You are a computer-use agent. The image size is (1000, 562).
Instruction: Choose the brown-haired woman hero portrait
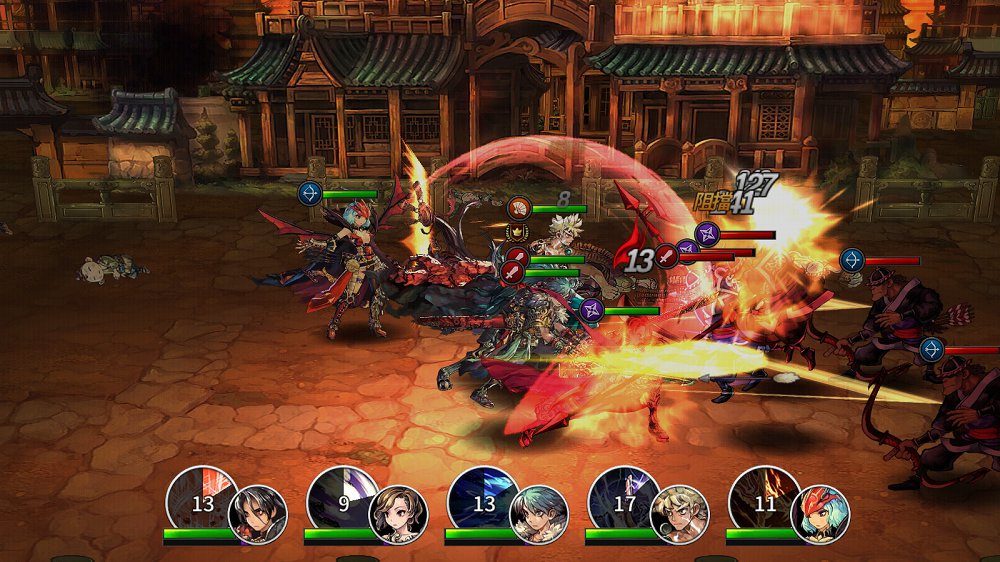coord(398,514)
